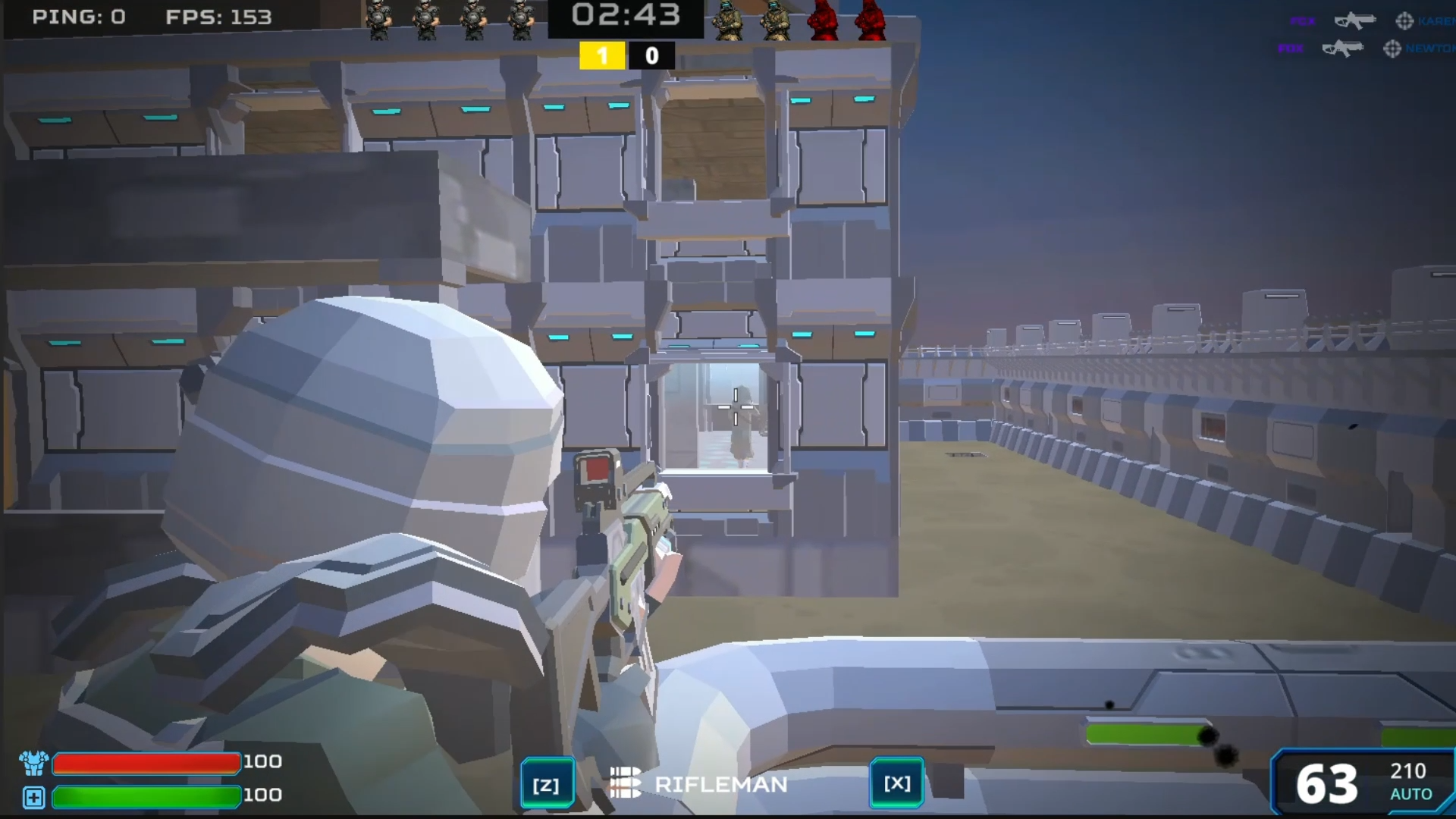Select the RIFLEMAN class icon
The width and height of the screenshot is (1456, 819).
[x=624, y=784]
